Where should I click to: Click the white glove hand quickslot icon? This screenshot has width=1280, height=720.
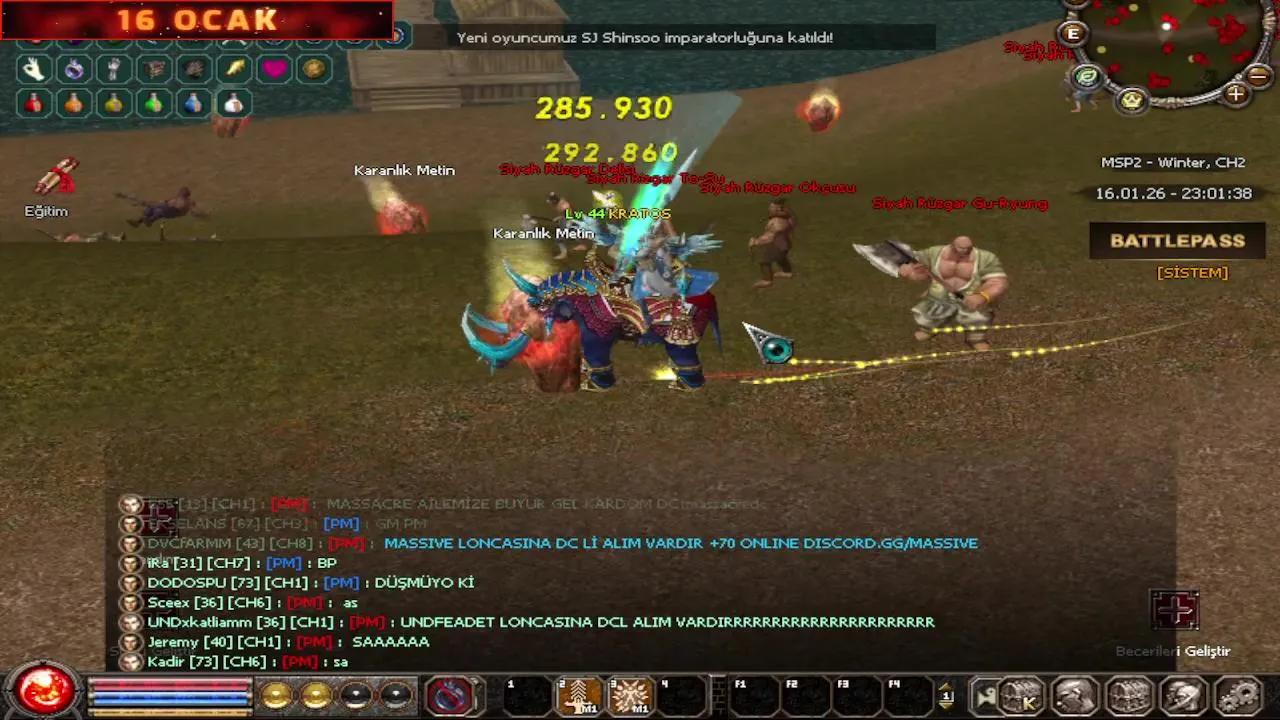32,68
